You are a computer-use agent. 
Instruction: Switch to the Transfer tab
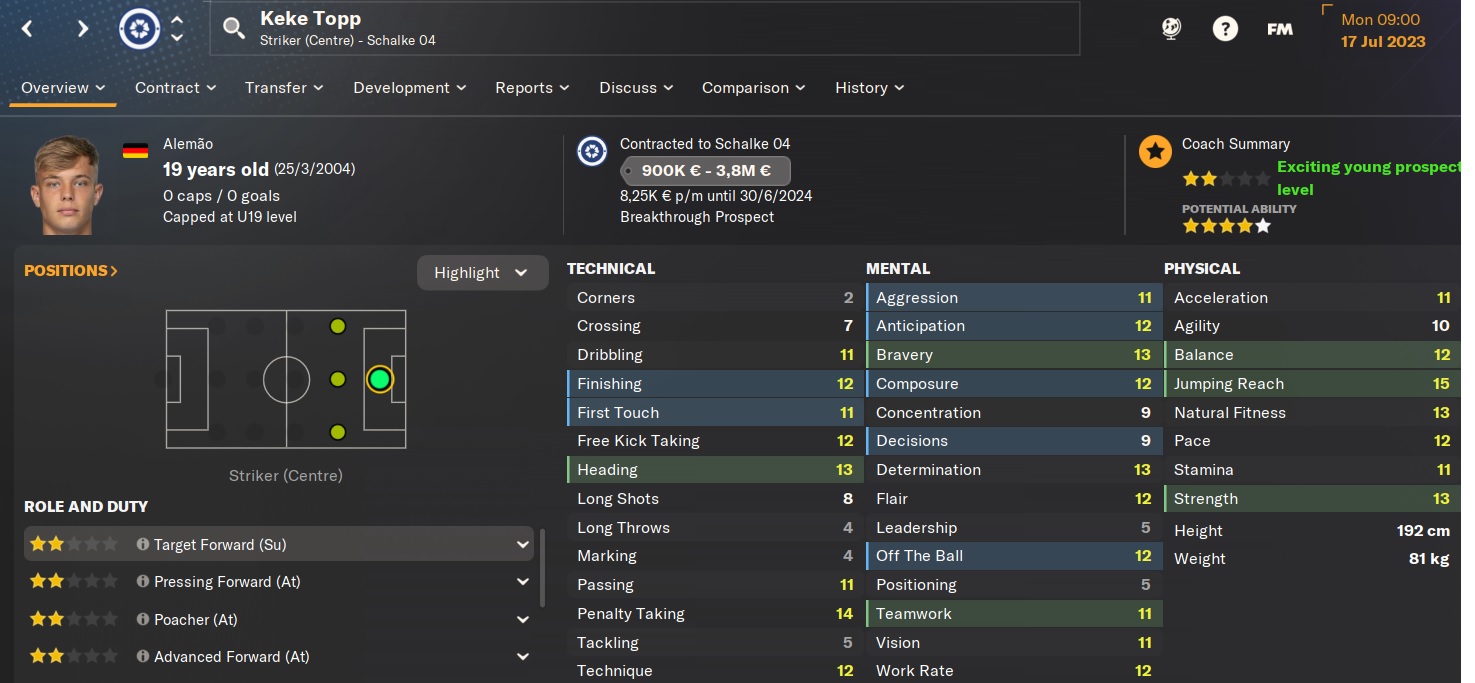(x=284, y=88)
